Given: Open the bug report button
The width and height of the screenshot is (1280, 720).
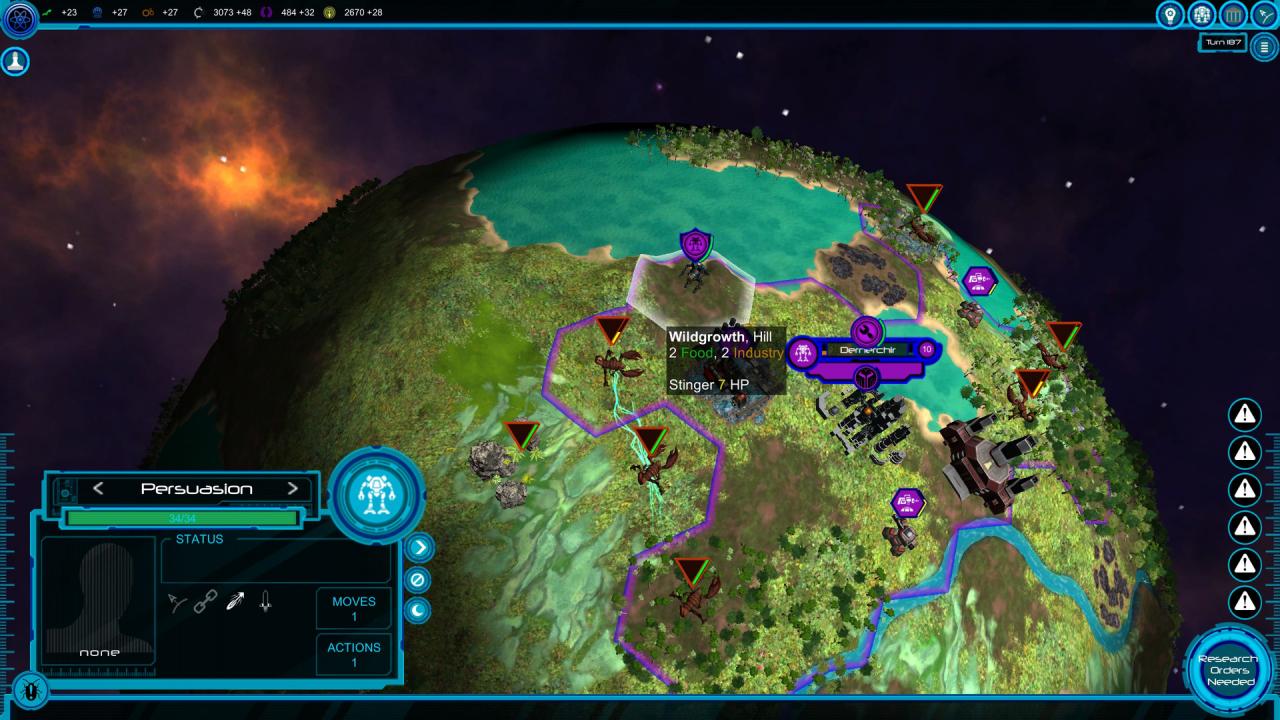Looking at the screenshot, I should 31,689.
